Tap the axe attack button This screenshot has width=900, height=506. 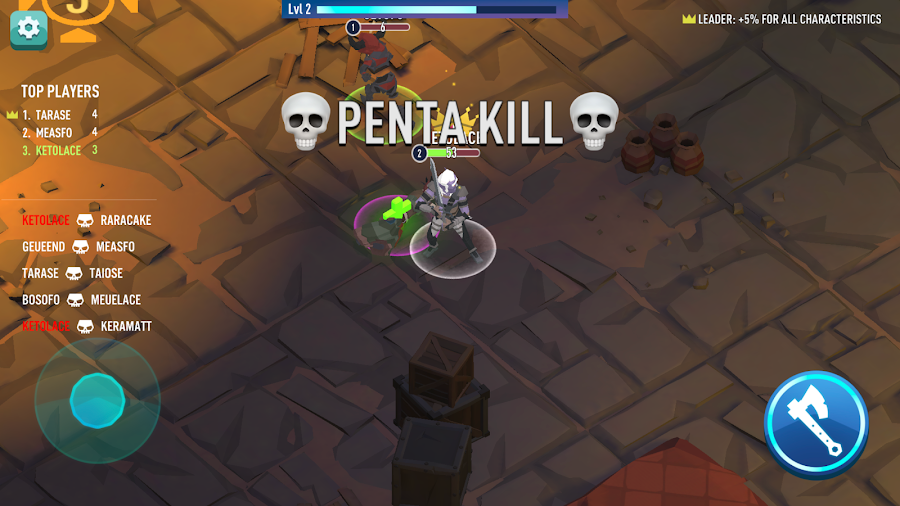pyautogui.click(x=815, y=423)
